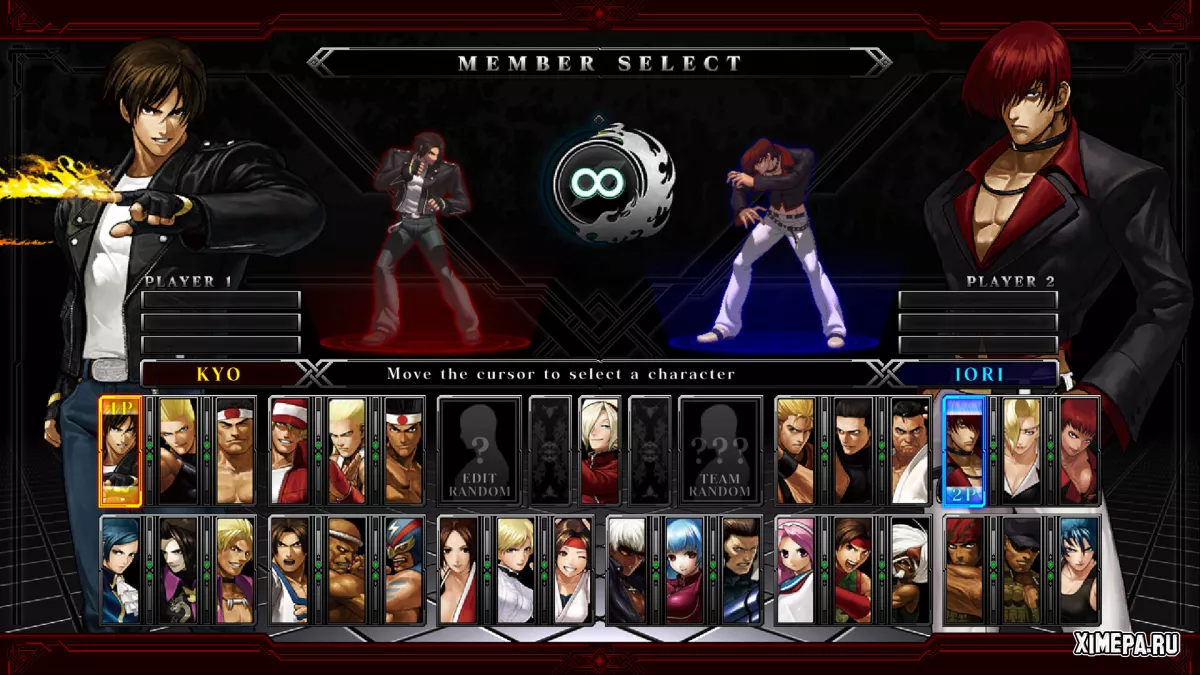Pick white-haired K' portrait
Viewport: 1200px width, 675px height.
coord(628,571)
